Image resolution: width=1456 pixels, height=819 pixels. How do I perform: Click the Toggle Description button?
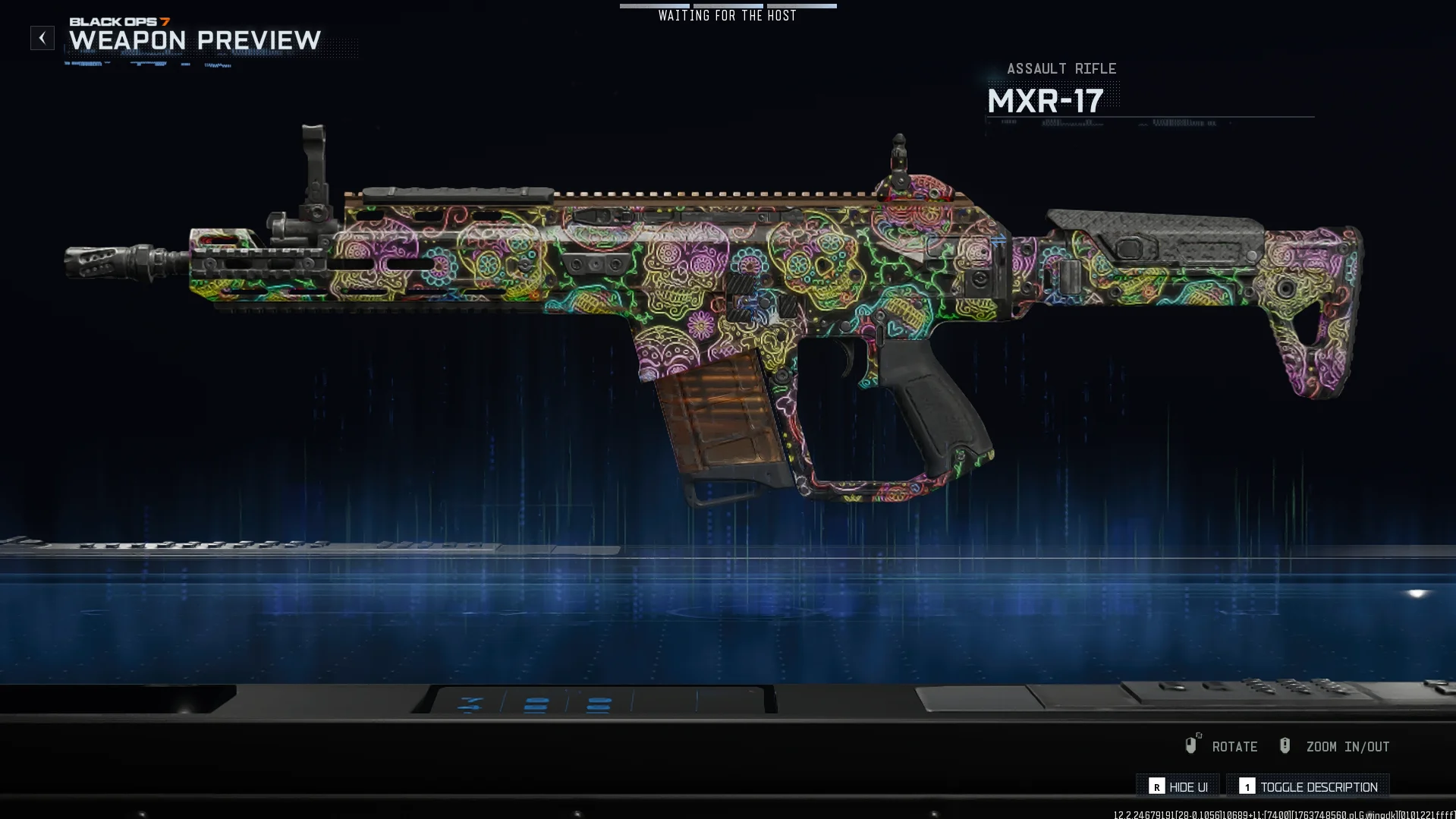(x=1308, y=786)
